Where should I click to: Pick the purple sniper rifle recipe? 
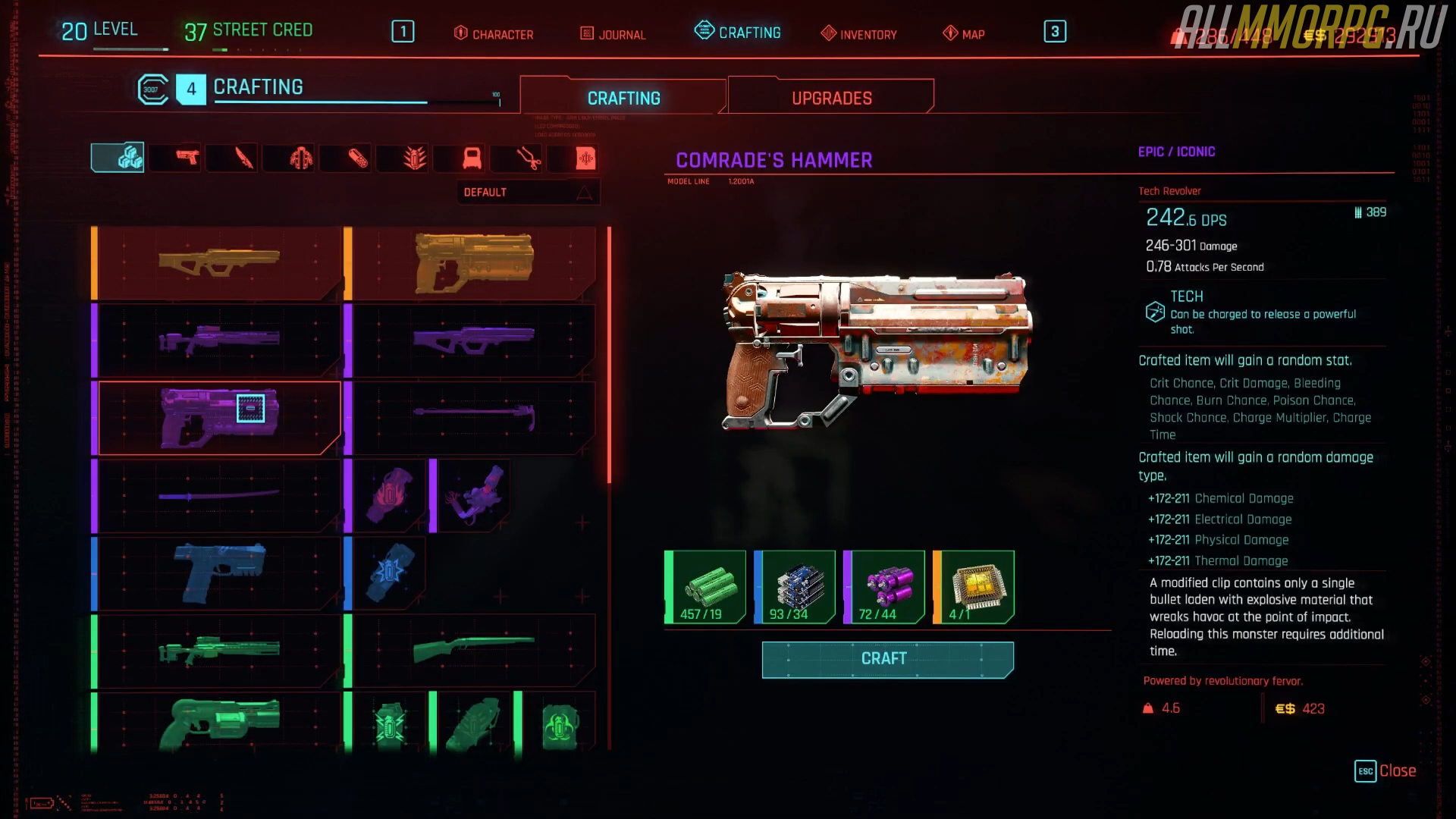[220, 340]
